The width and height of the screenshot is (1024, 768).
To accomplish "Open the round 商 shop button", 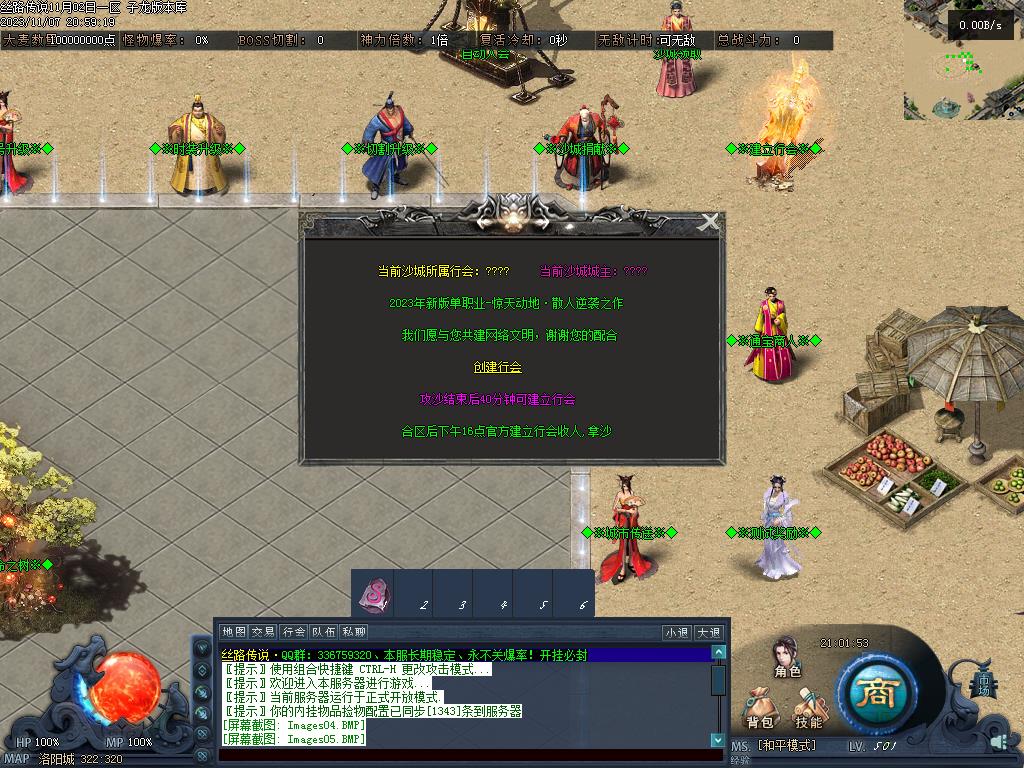I will click(x=877, y=692).
